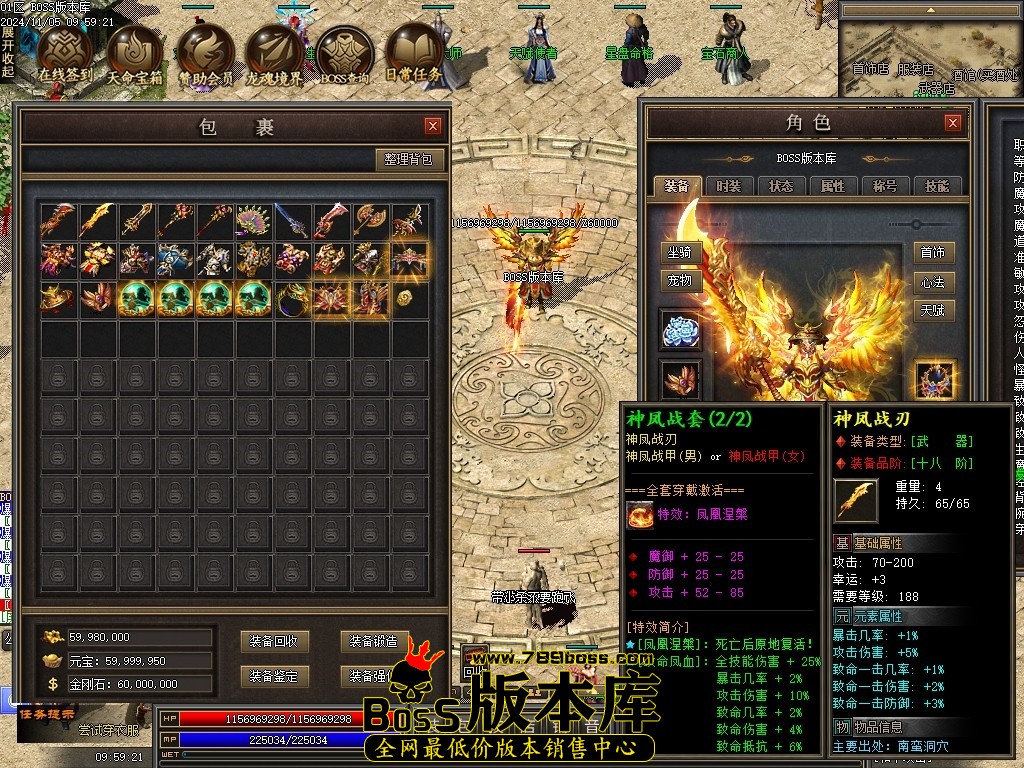
Task: Close the 包裹 bag window
Action: click(433, 126)
